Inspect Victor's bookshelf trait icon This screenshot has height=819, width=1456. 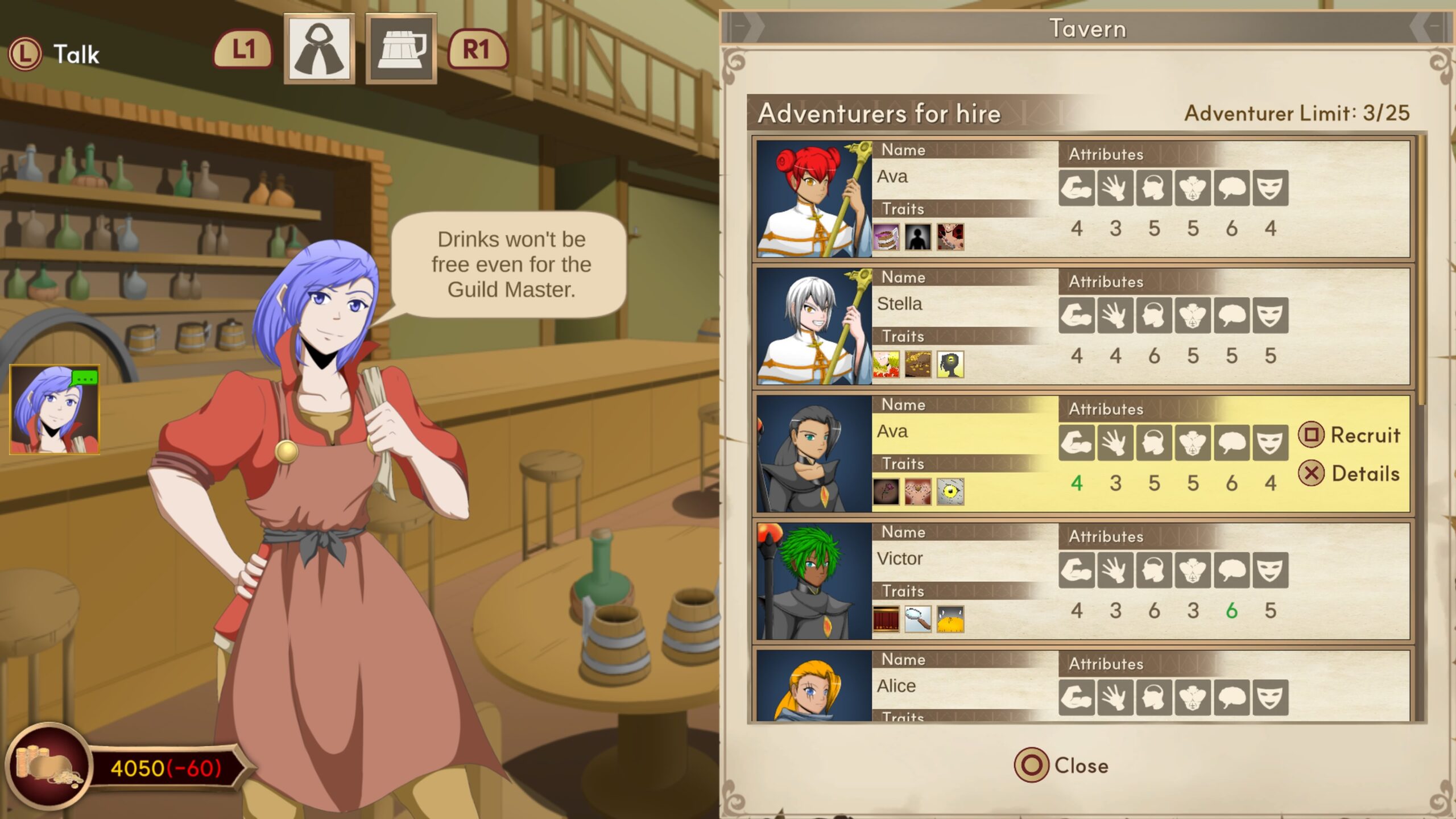tap(886, 619)
